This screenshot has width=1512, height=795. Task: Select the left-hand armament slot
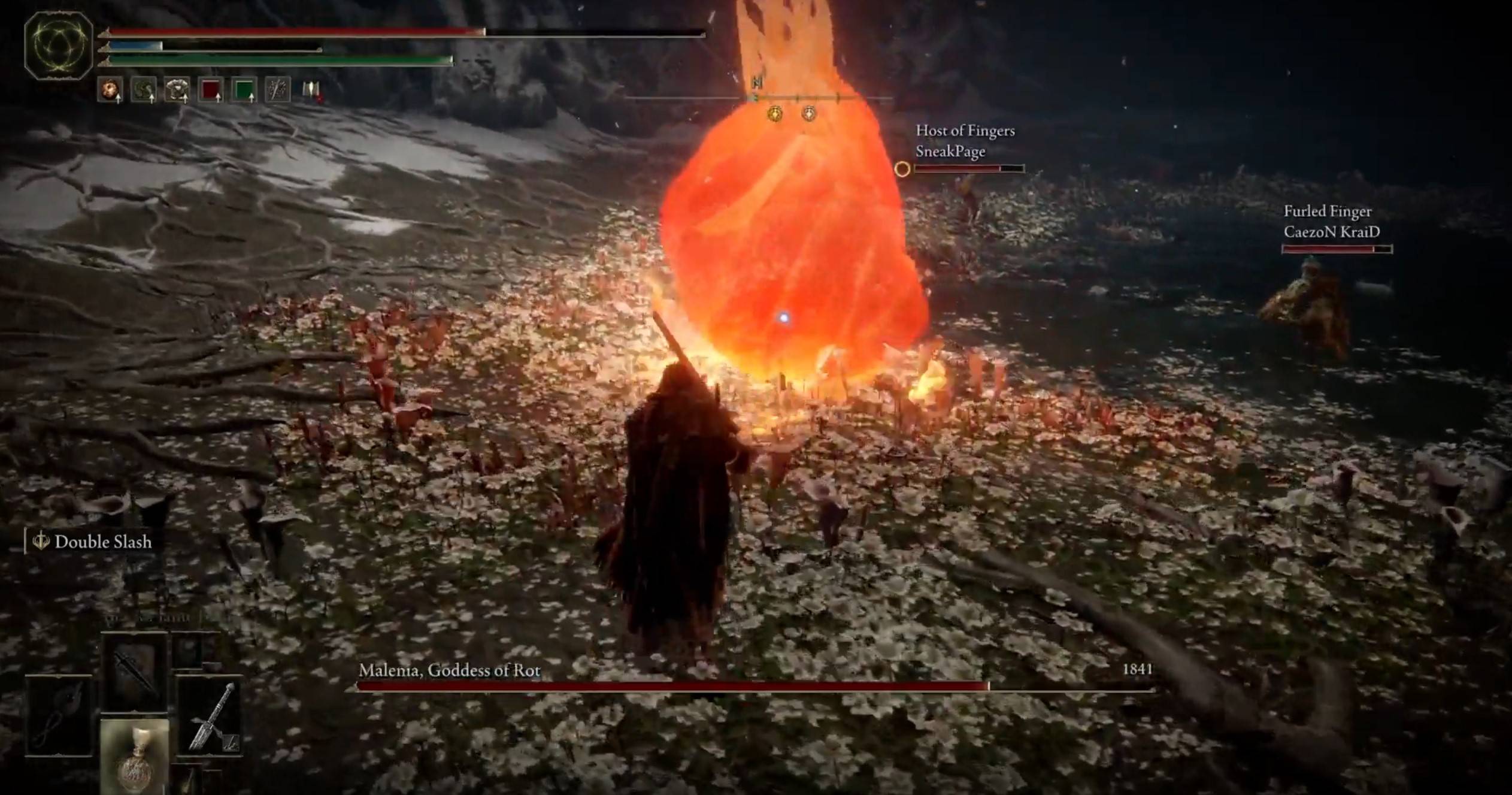(59, 716)
